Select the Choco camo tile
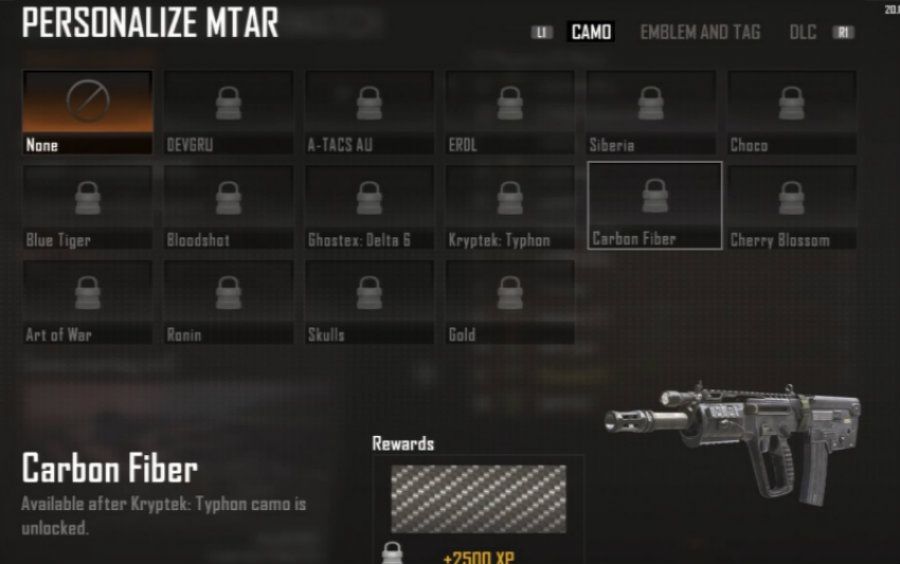 (x=792, y=112)
